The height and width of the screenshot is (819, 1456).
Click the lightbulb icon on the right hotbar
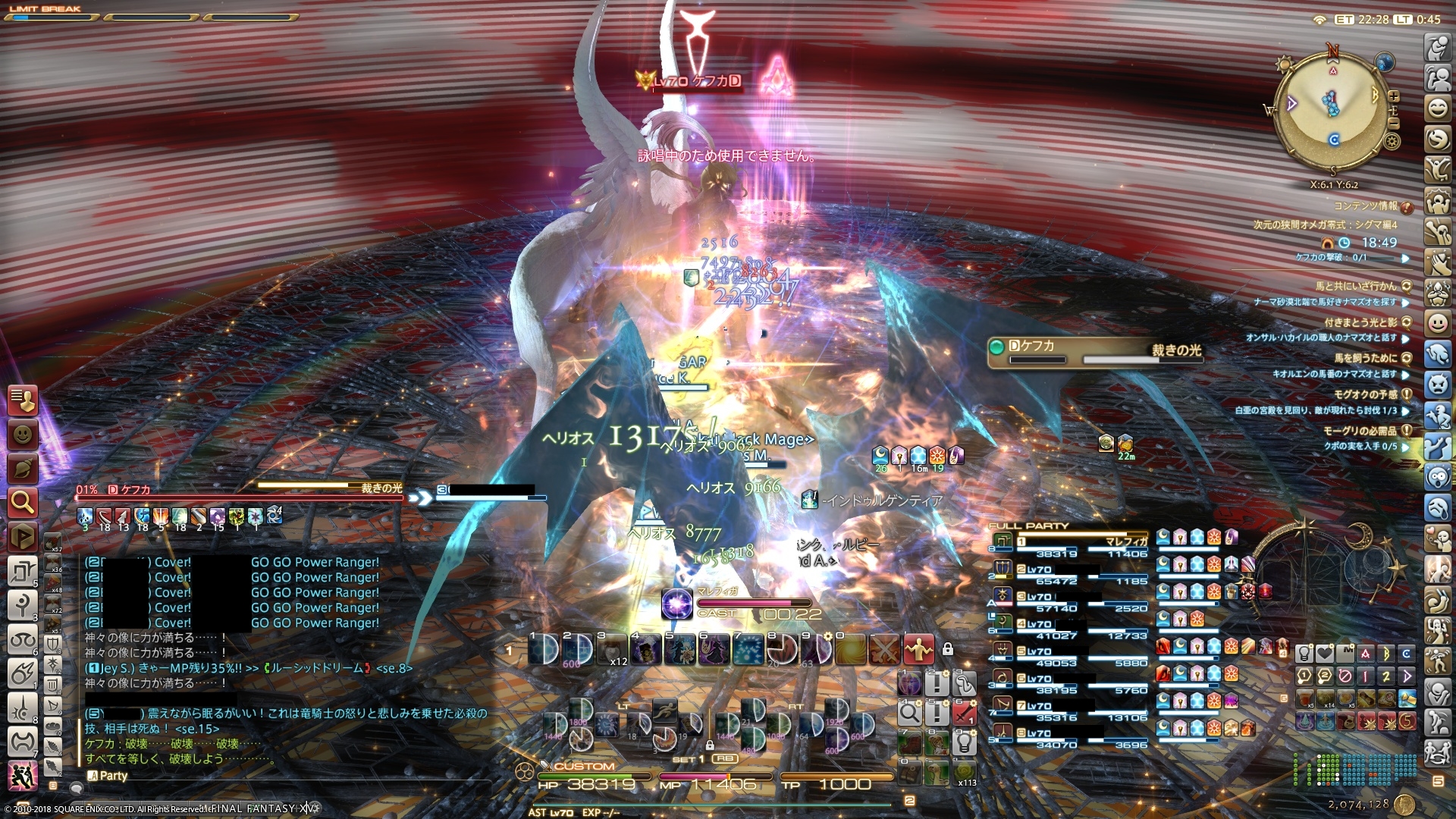click(965, 743)
